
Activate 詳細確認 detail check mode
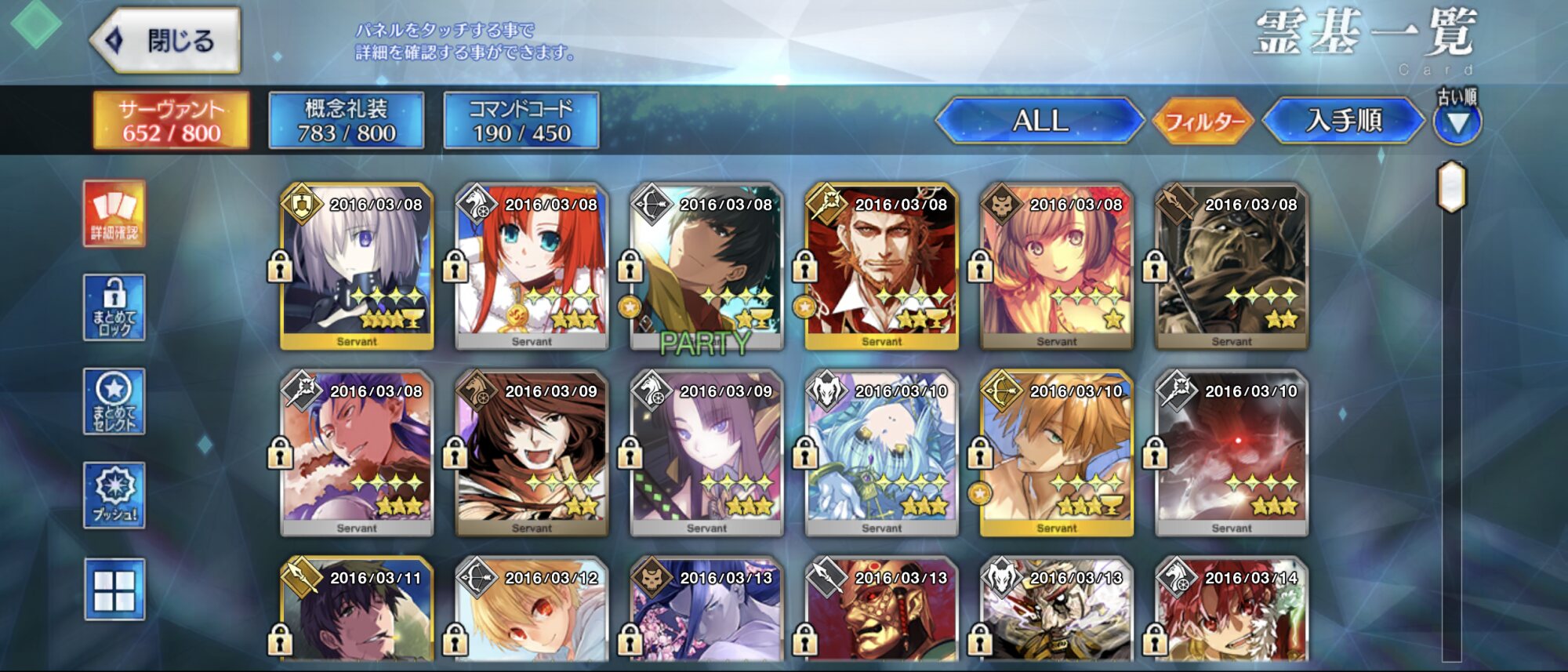[x=114, y=213]
